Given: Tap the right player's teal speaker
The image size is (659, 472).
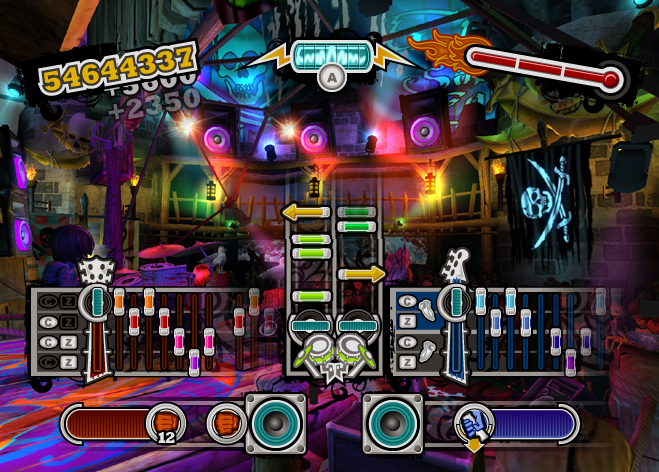Looking at the screenshot, I should click(390, 422).
